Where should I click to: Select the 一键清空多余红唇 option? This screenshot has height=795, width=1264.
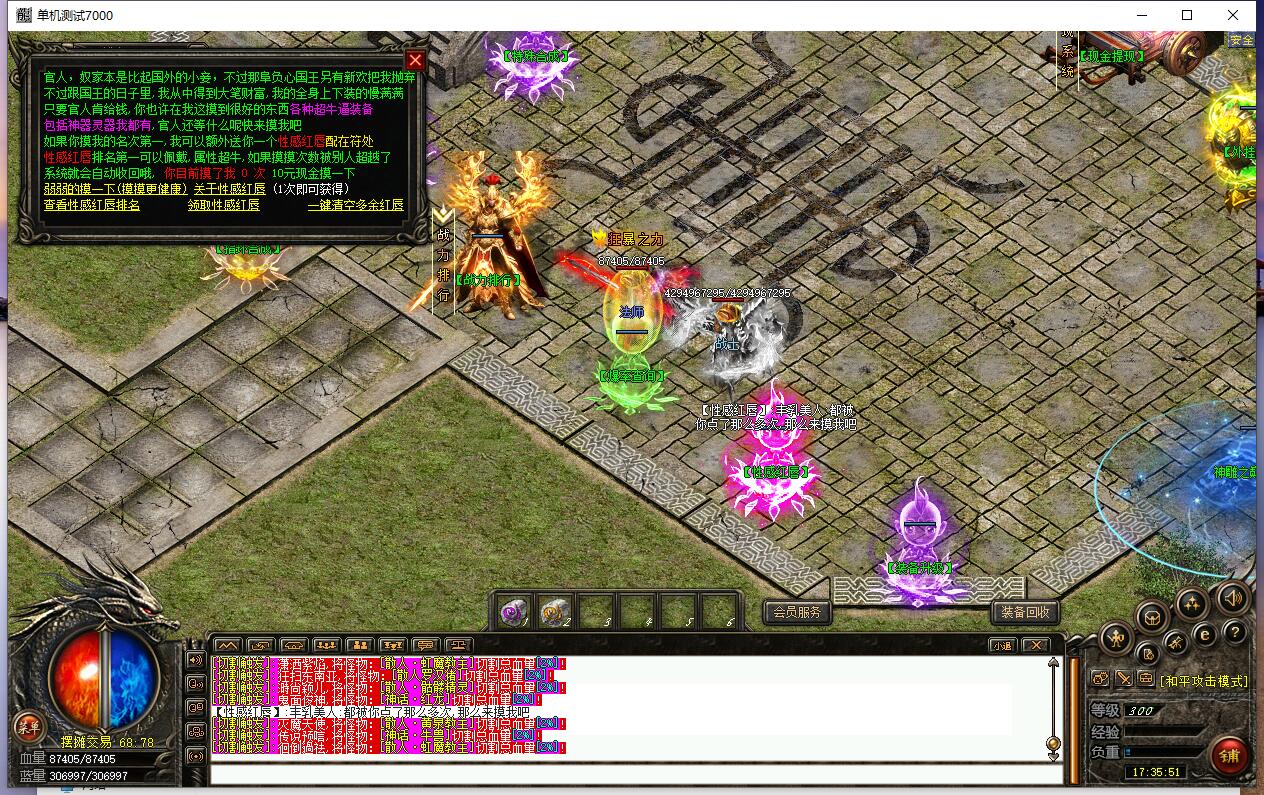click(355, 205)
